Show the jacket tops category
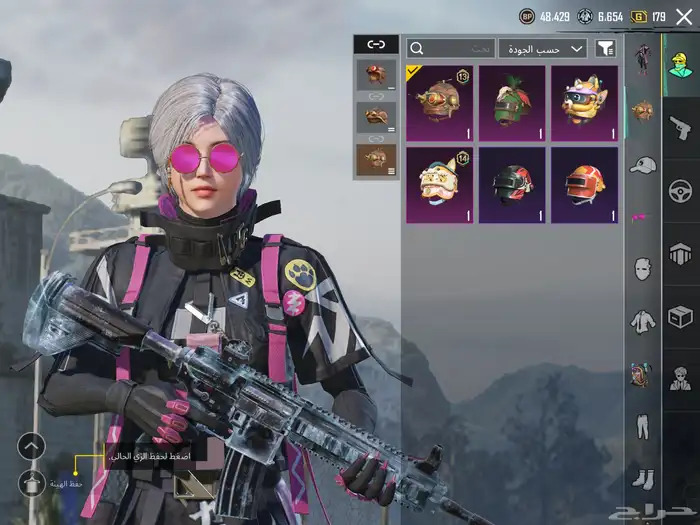700x525 pixels. click(642, 321)
